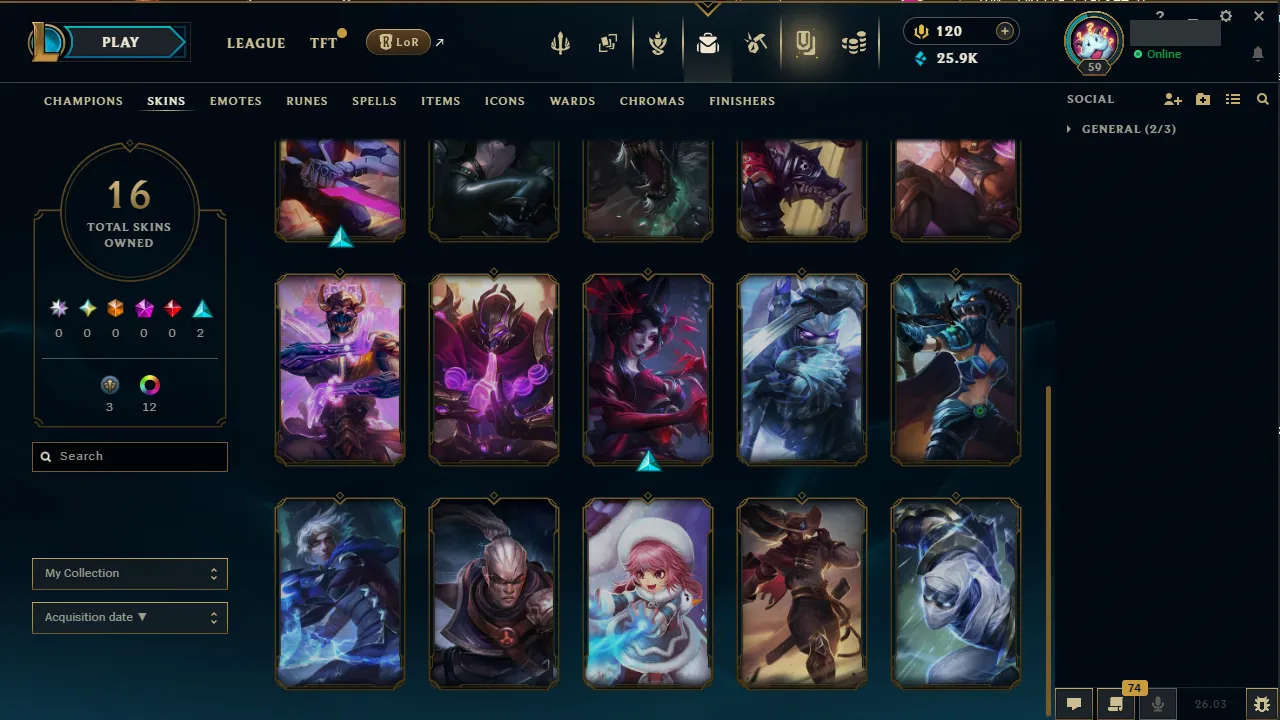Open the Store with the coins icon
This screenshot has width=1280, height=720.
click(854, 42)
